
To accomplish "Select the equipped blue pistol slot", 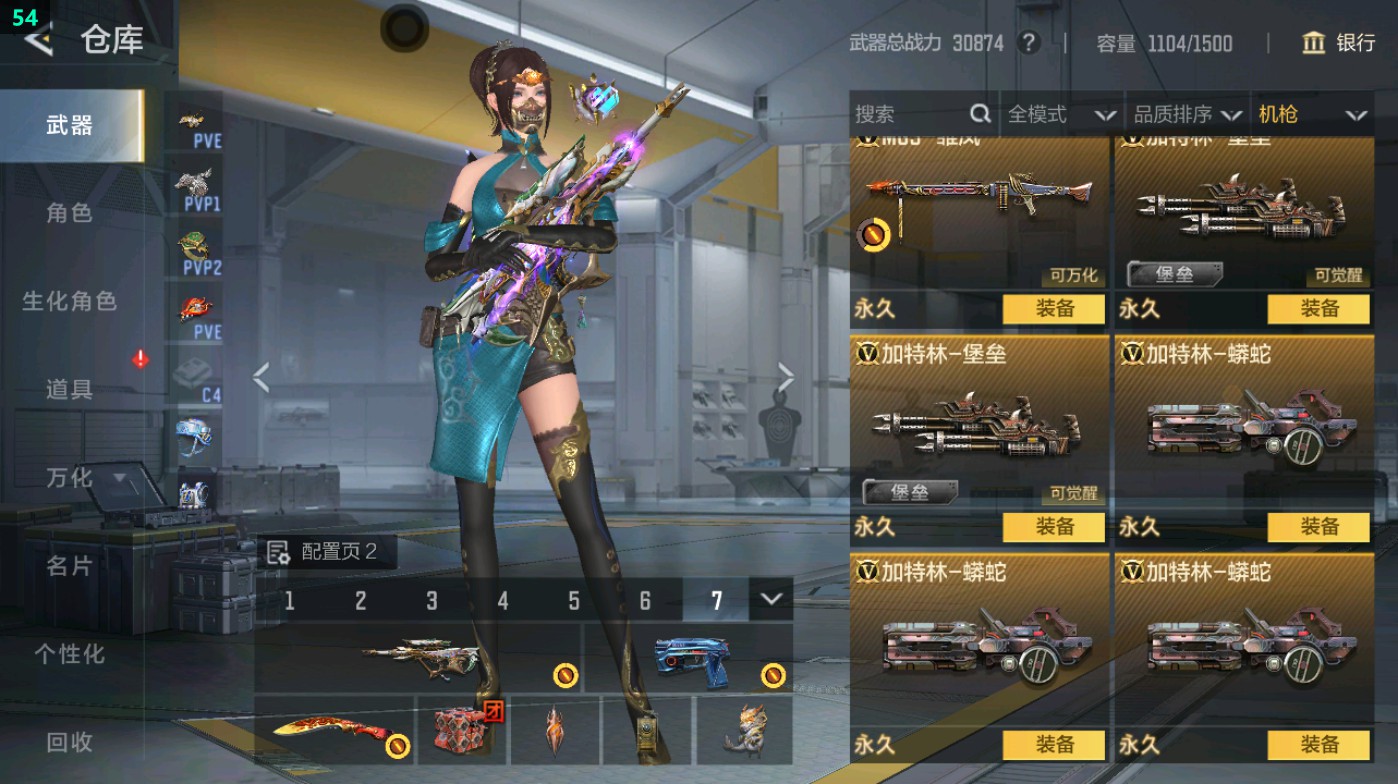I will pos(690,660).
